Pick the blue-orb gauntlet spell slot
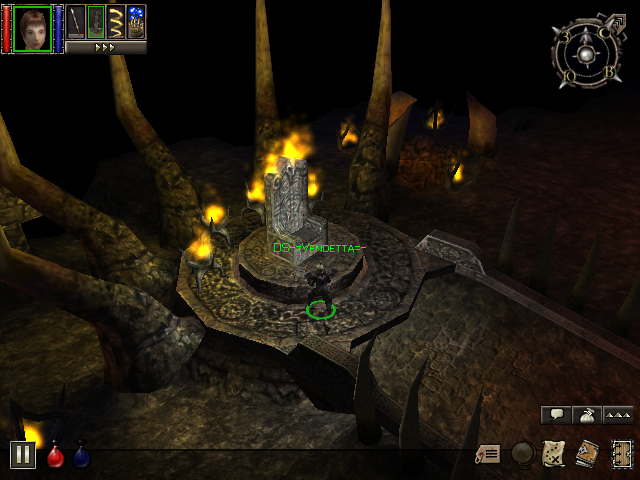This screenshot has width=640, height=480. point(136,22)
